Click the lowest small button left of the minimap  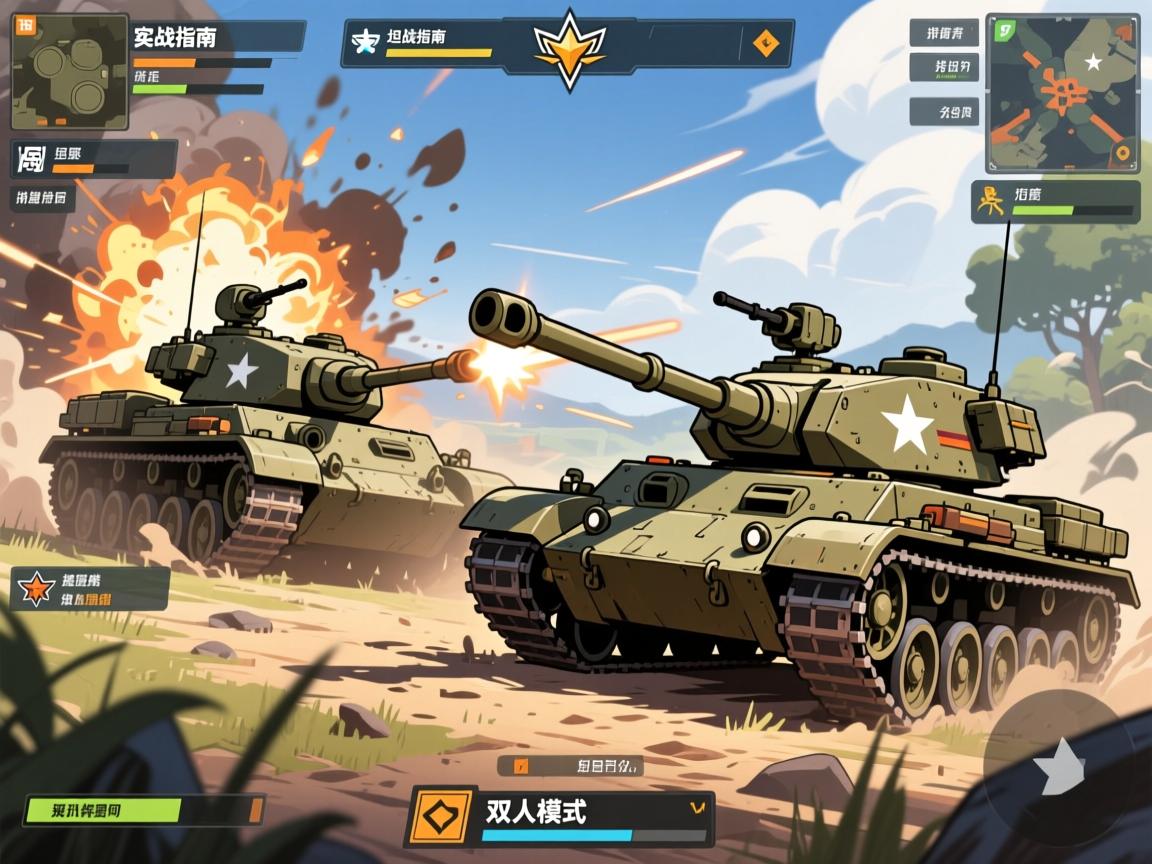click(x=943, y=111)
